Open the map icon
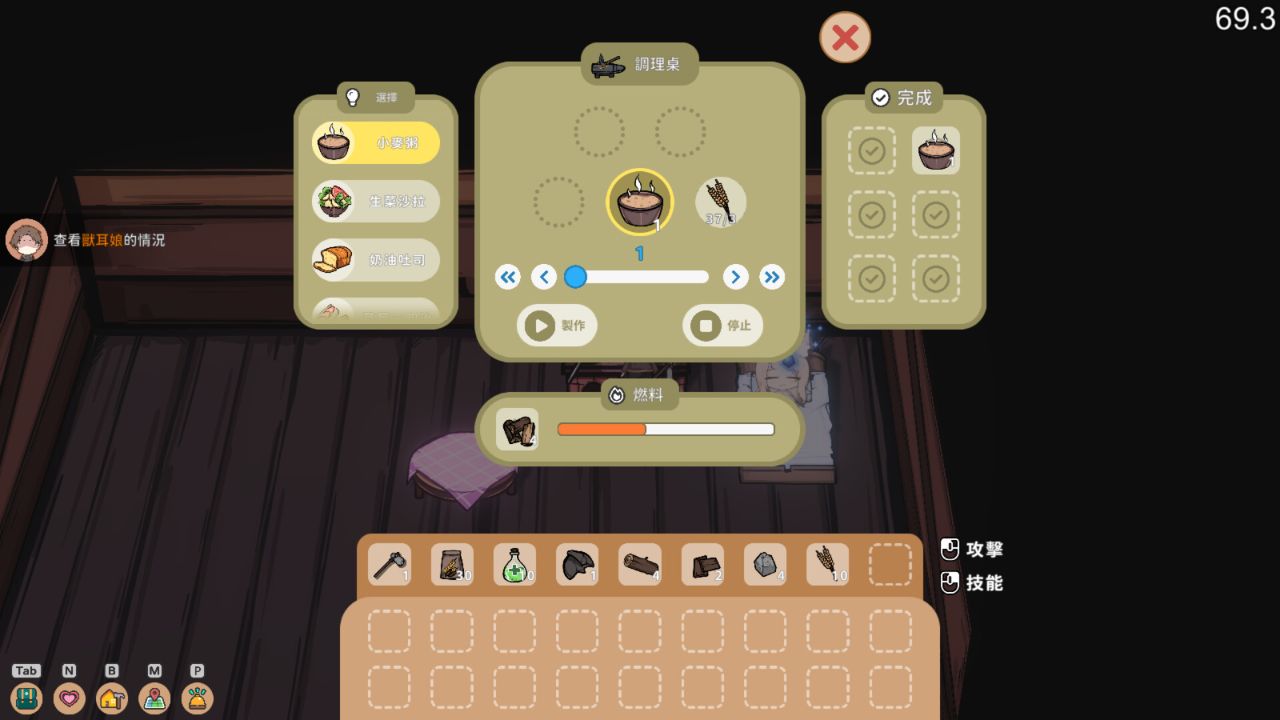 click(x=153, y=698)
